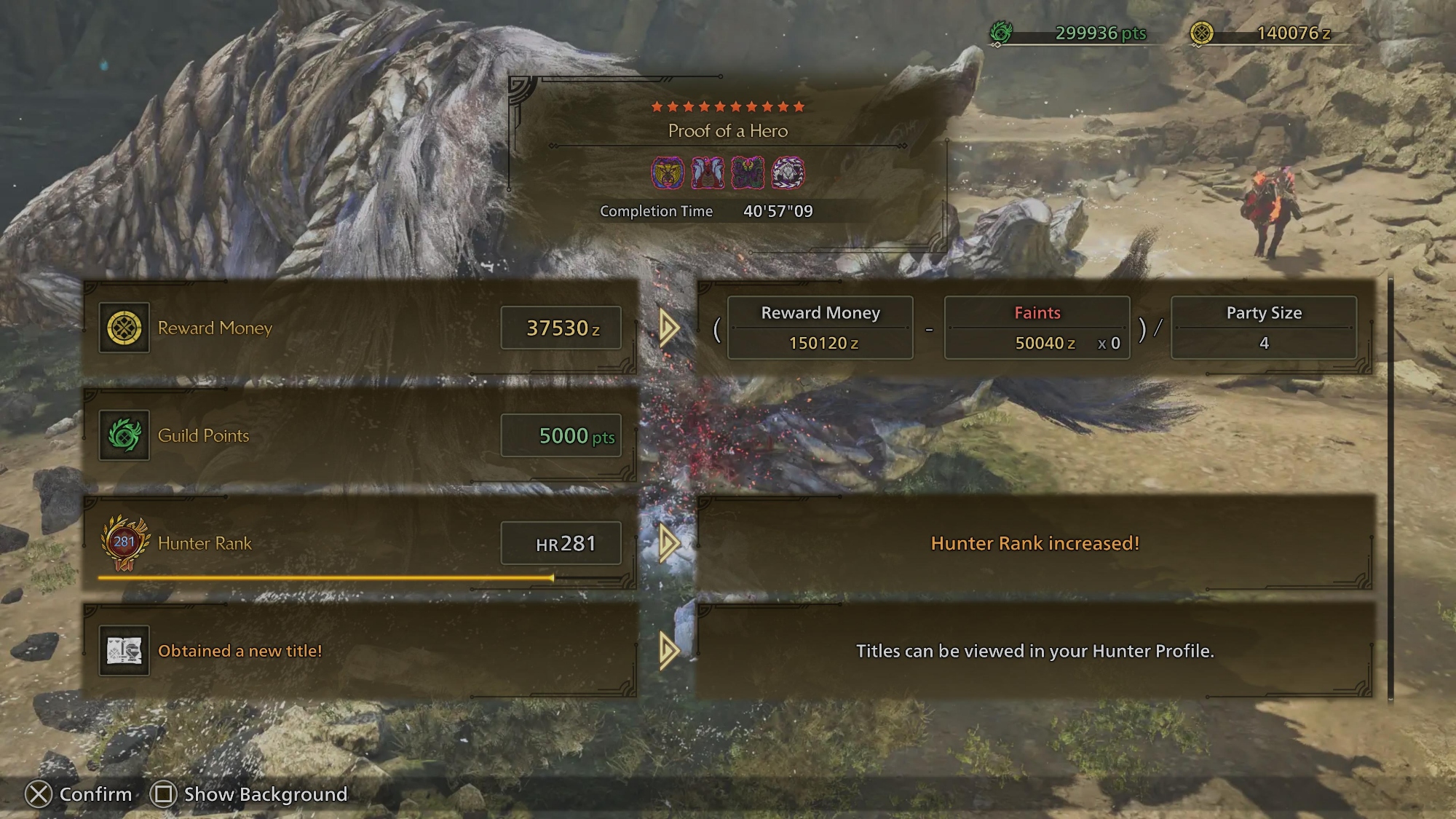Open the Hunter Rank increased! panel
The image size is (1456, 819).
click(x=1034, y=543)
